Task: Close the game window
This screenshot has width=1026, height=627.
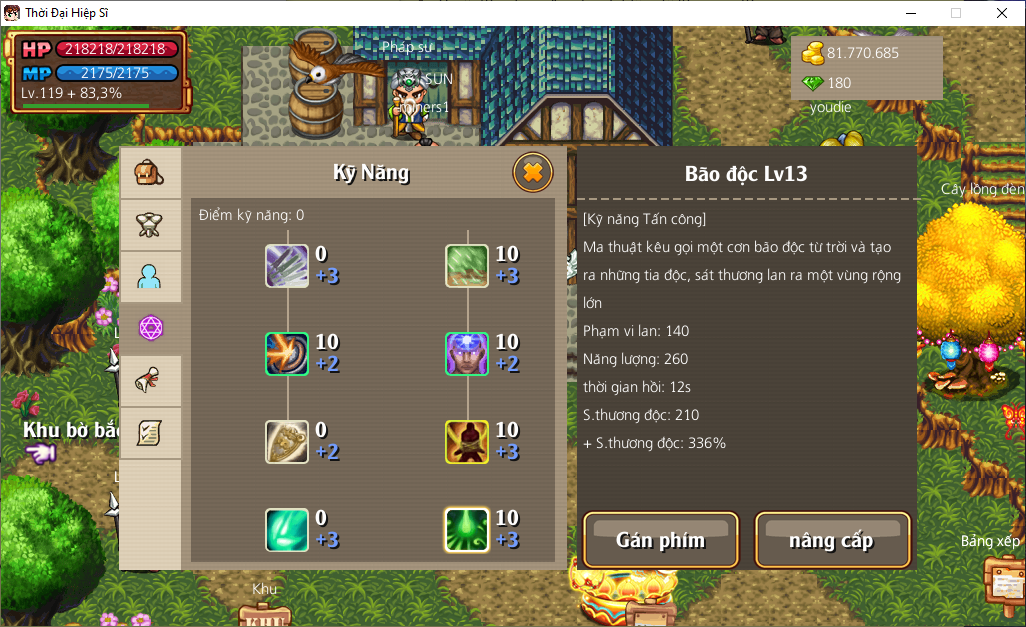Action: pos(1002,13)
